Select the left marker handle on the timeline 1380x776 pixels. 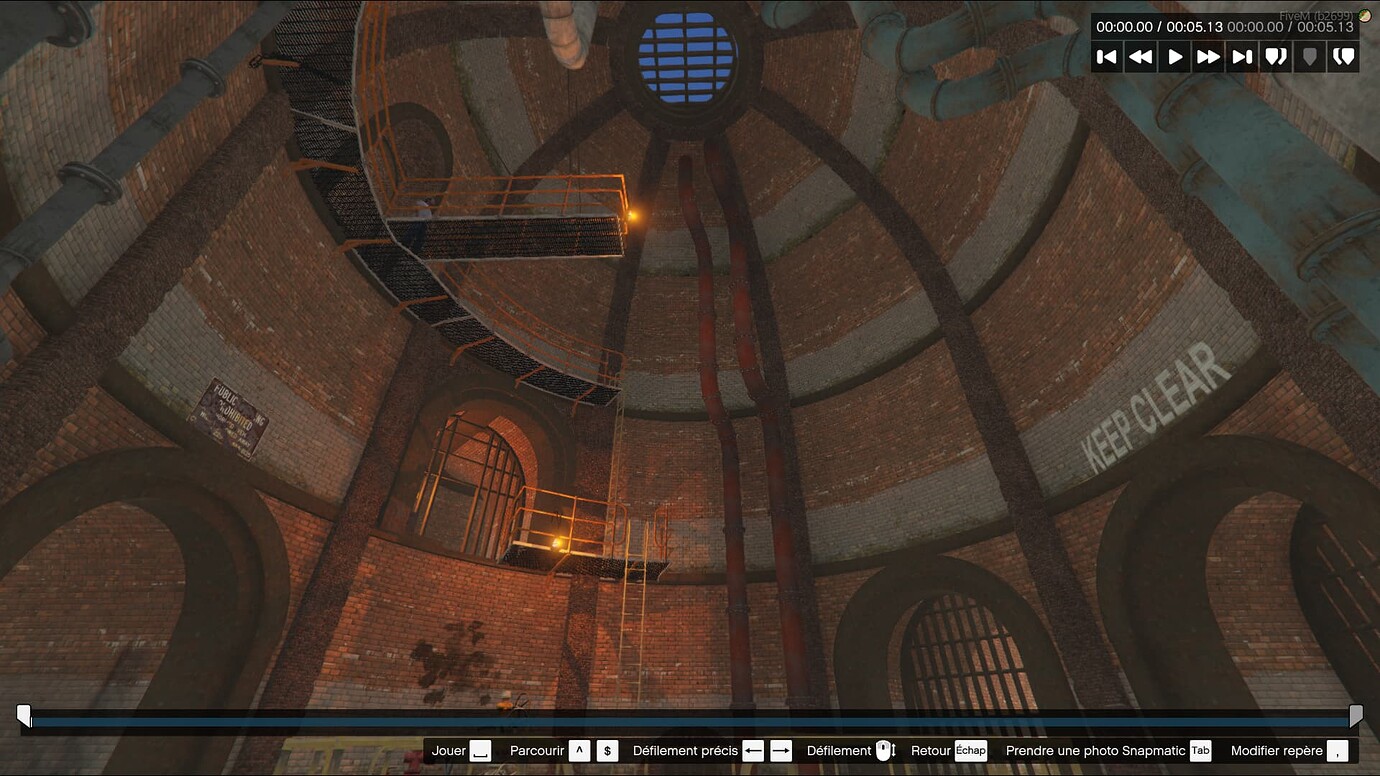coord(22,714)
